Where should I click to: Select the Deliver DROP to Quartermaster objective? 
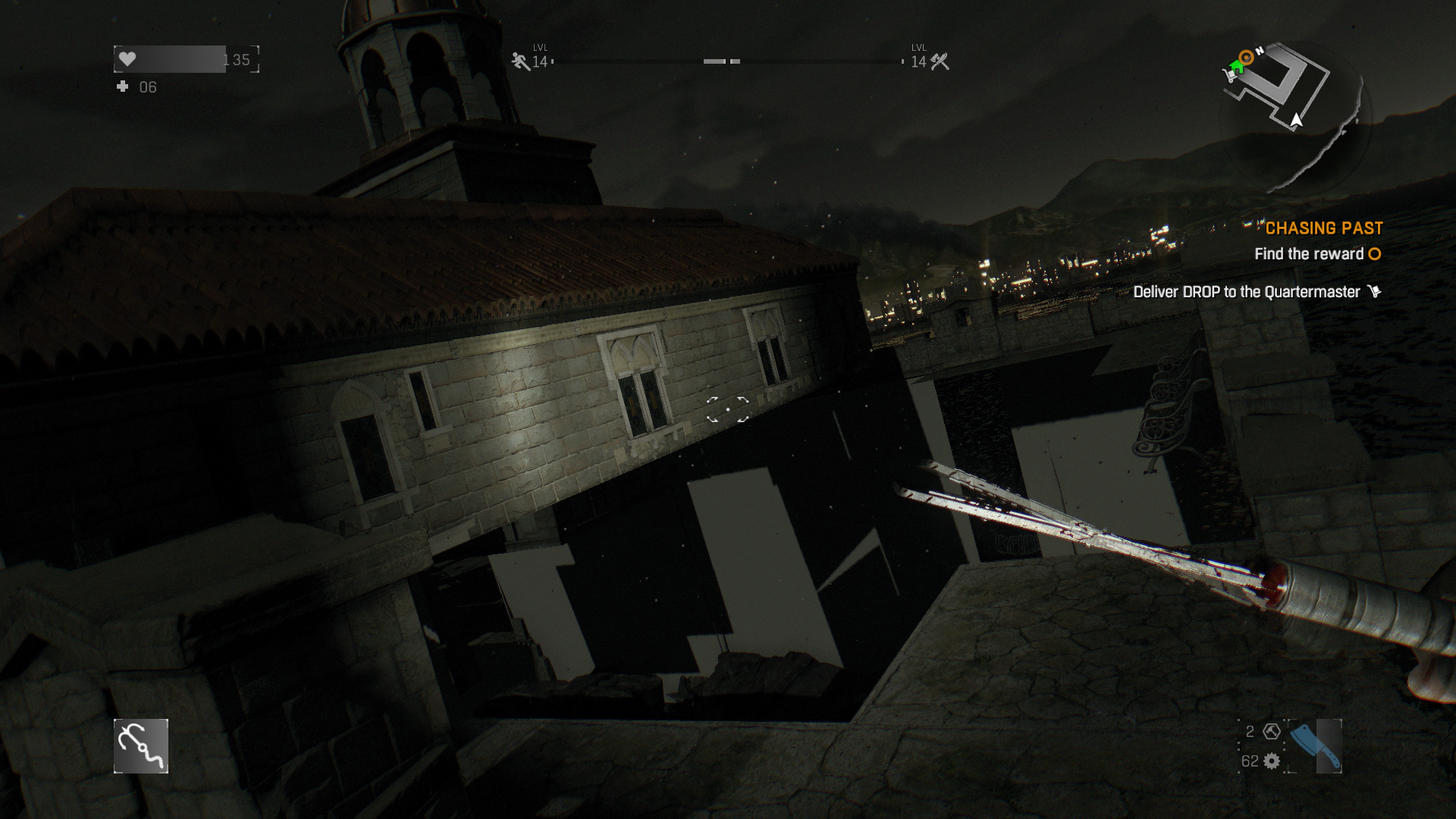[x=1247, y=292]
